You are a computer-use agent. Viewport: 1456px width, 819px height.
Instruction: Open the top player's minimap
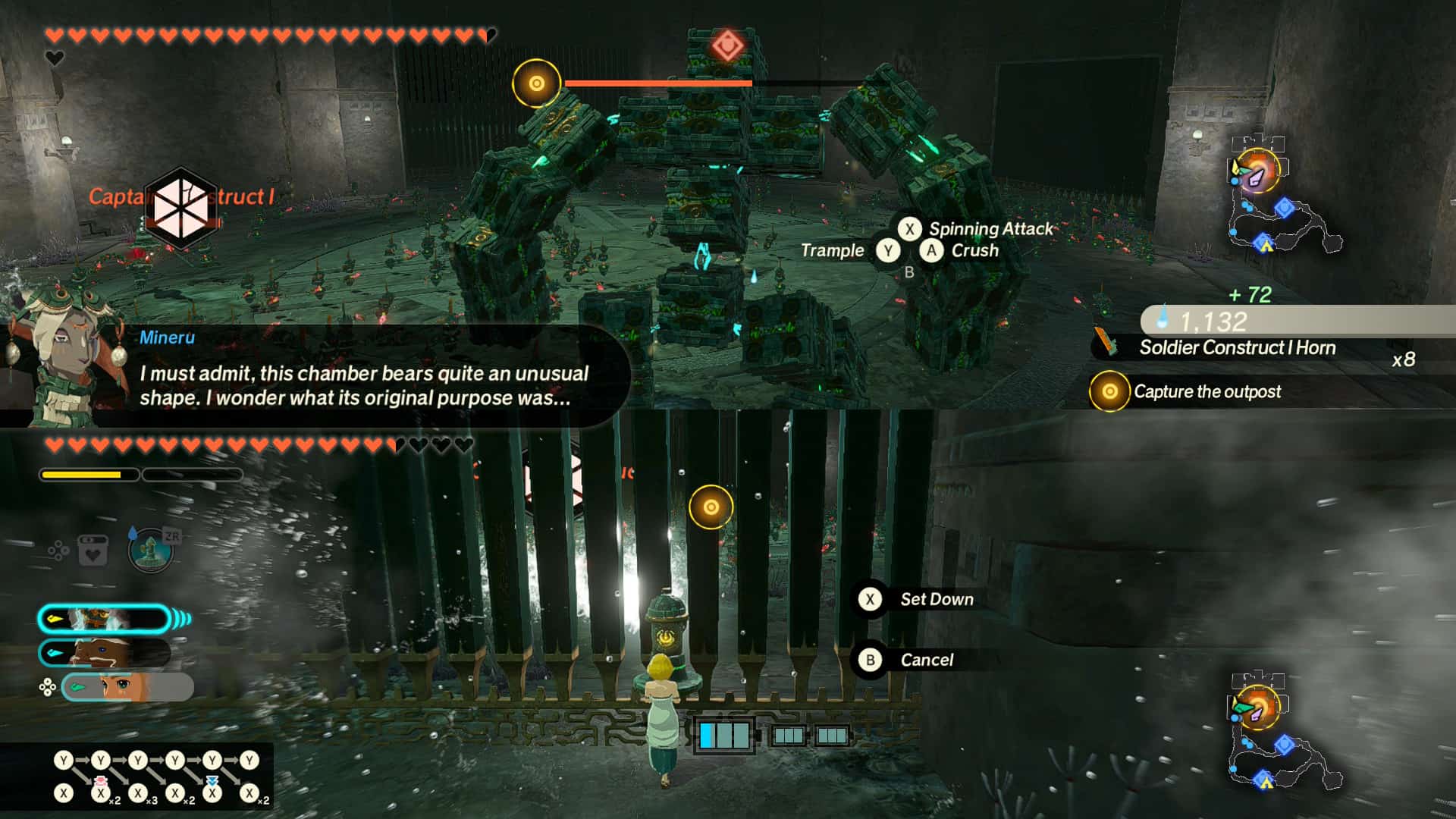click(1282, 199)
